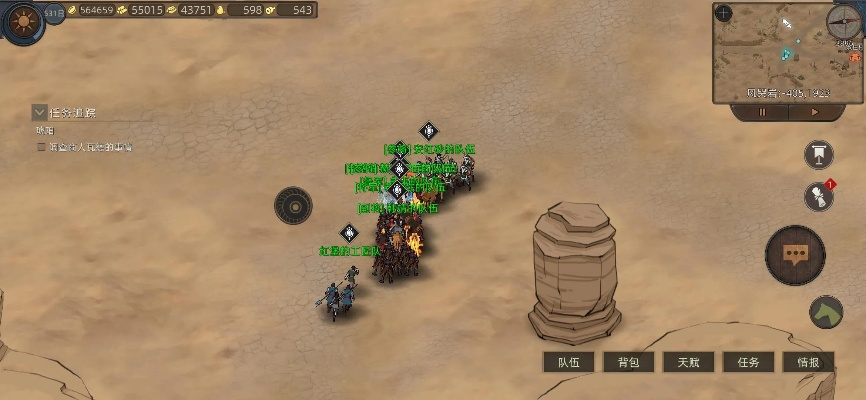Click the sun day-cycle emblem
This screenshot has height=400, width=866.
click(22, 24)
